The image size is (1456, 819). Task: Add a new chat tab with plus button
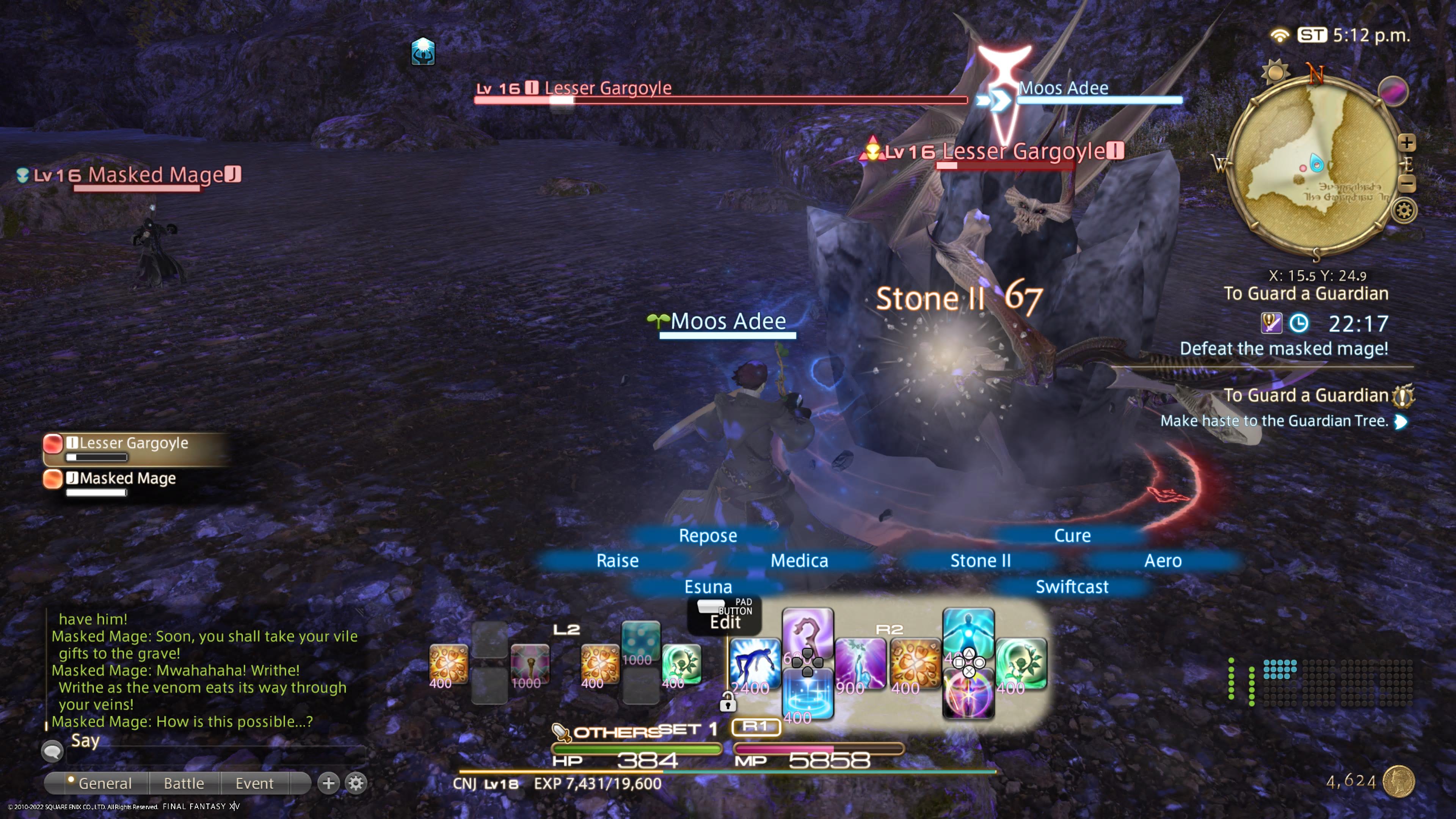pyautogui.click(x=328, y=783)
